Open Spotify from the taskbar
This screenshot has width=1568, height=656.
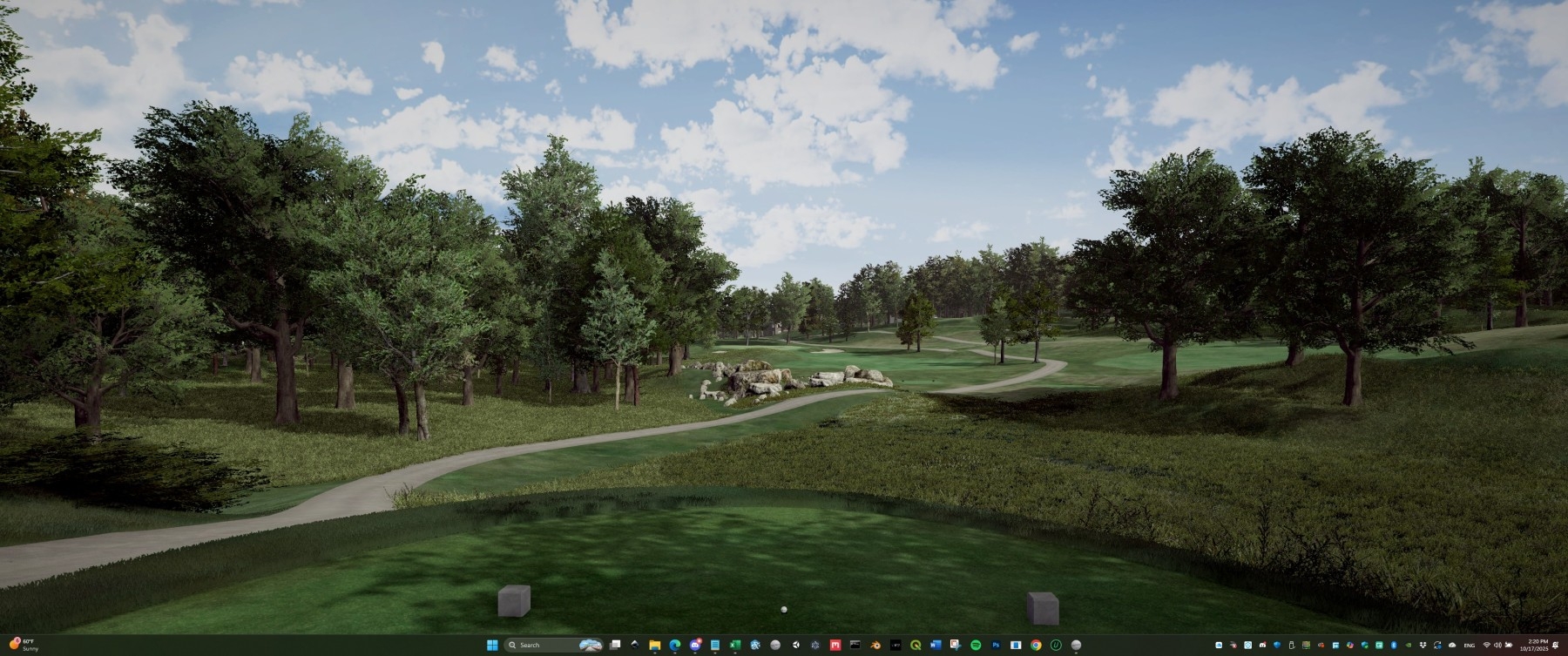coord(976,645)
